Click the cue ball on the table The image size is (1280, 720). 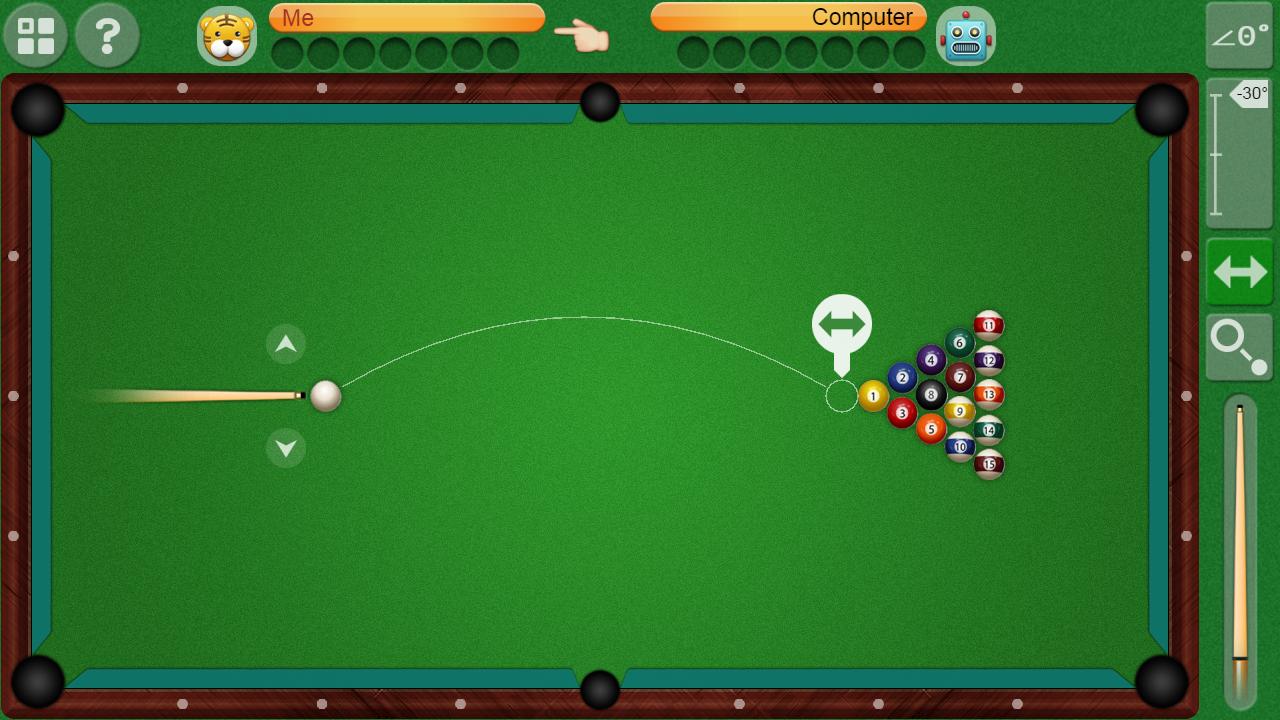click(x=325, y=396)
